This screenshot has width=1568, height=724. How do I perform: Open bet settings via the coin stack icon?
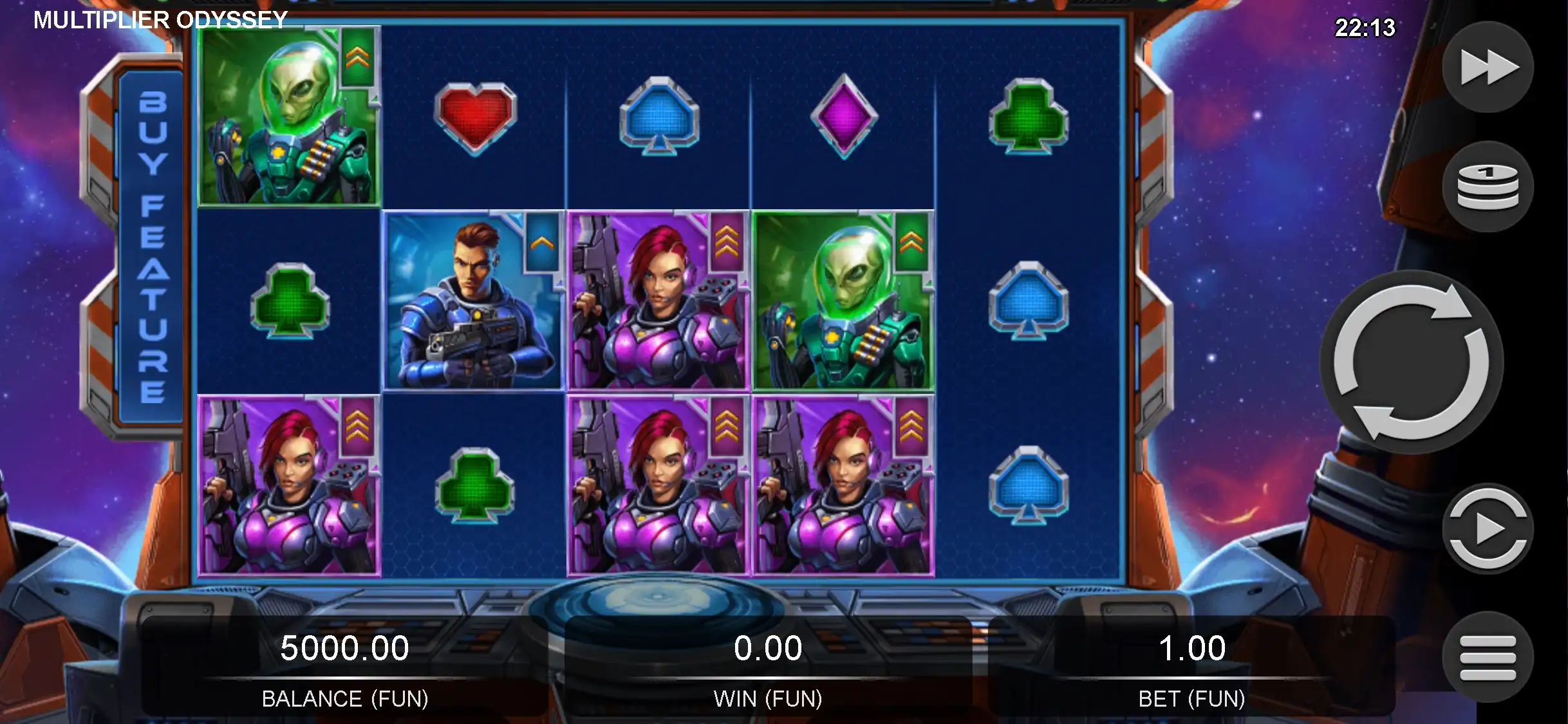point(1488,187)
